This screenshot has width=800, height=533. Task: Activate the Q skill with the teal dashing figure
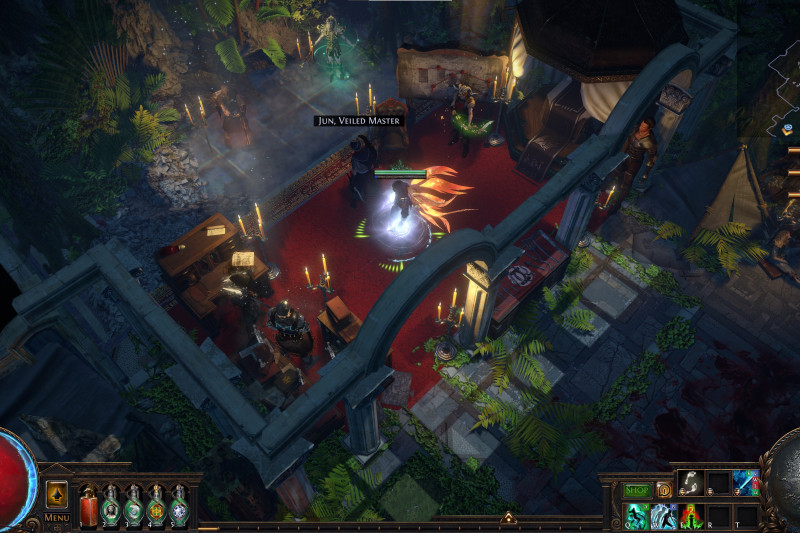tap(635, 516)
